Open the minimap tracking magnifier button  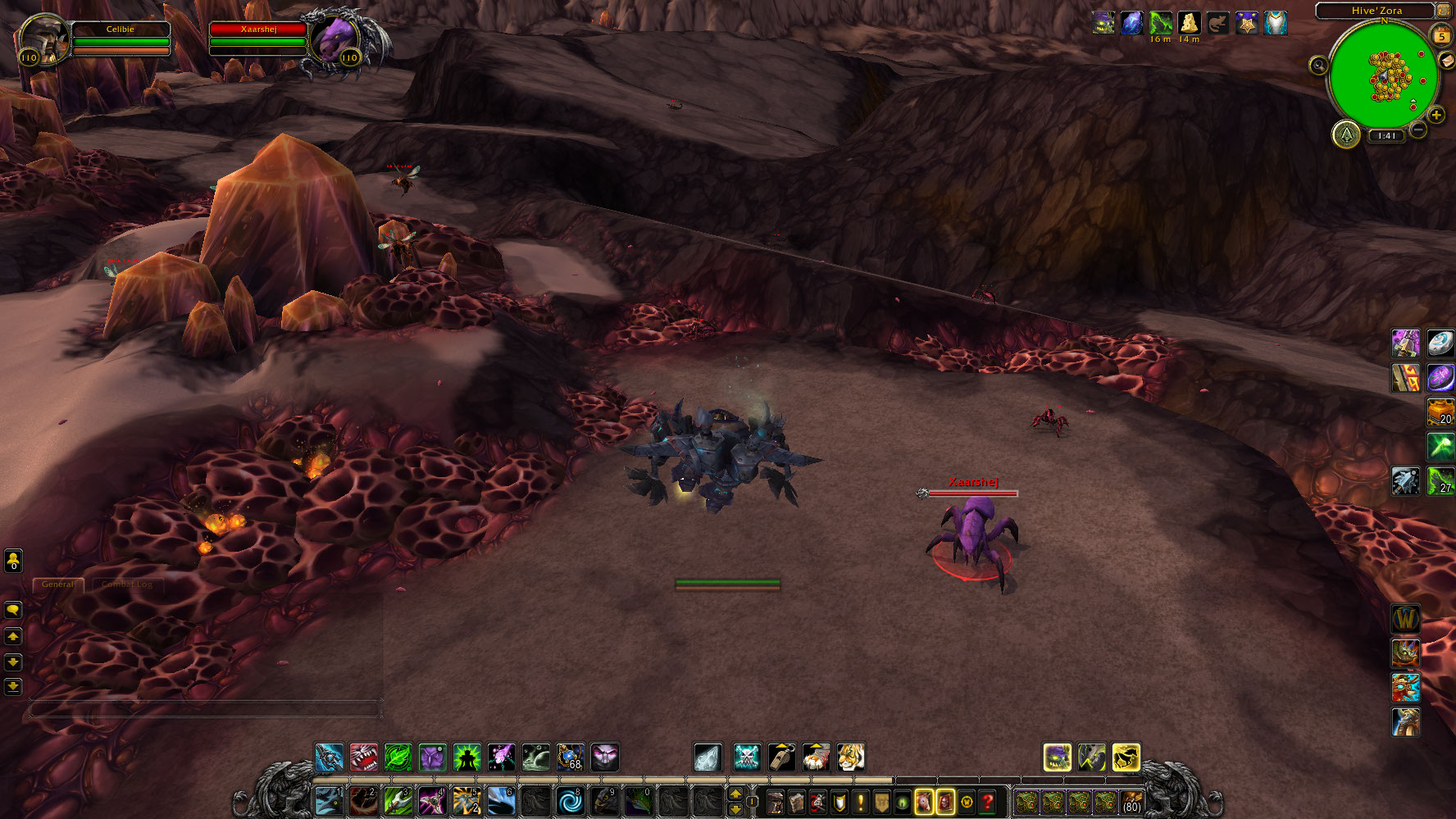pos(1318,66)
